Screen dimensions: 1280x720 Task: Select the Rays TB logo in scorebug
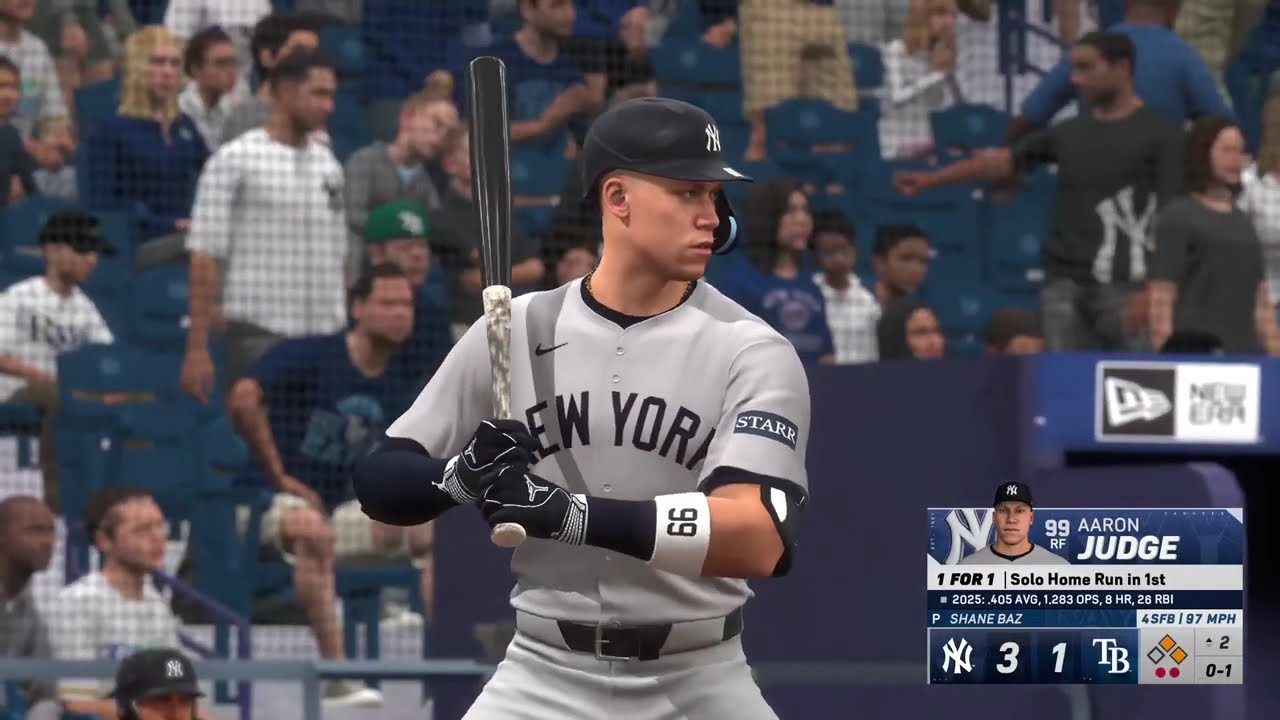[1110, 657]
